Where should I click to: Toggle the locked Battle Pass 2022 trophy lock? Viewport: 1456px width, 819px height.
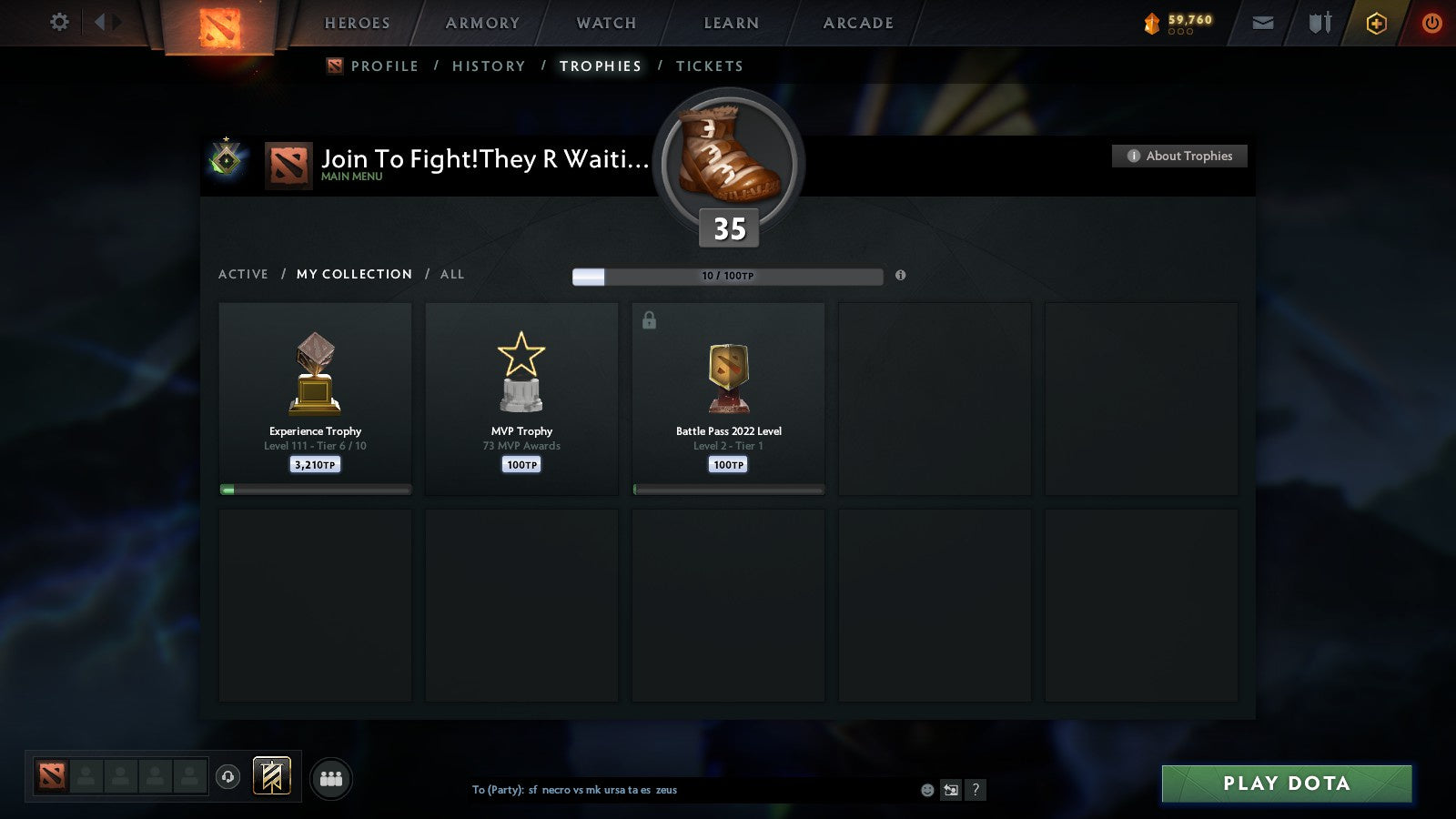tap(650, 319)
